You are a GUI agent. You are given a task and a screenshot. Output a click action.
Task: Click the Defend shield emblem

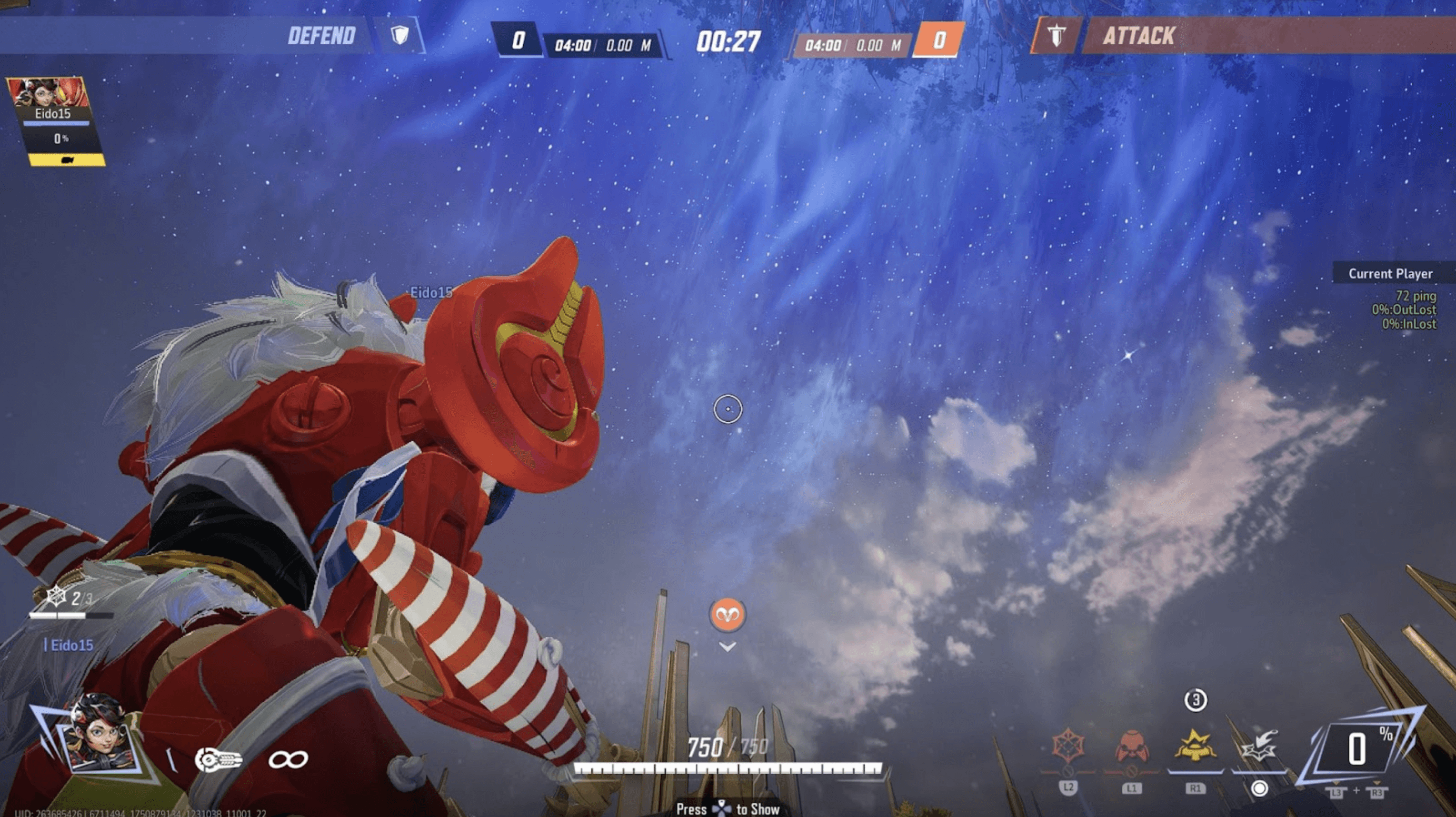point(400,36)
